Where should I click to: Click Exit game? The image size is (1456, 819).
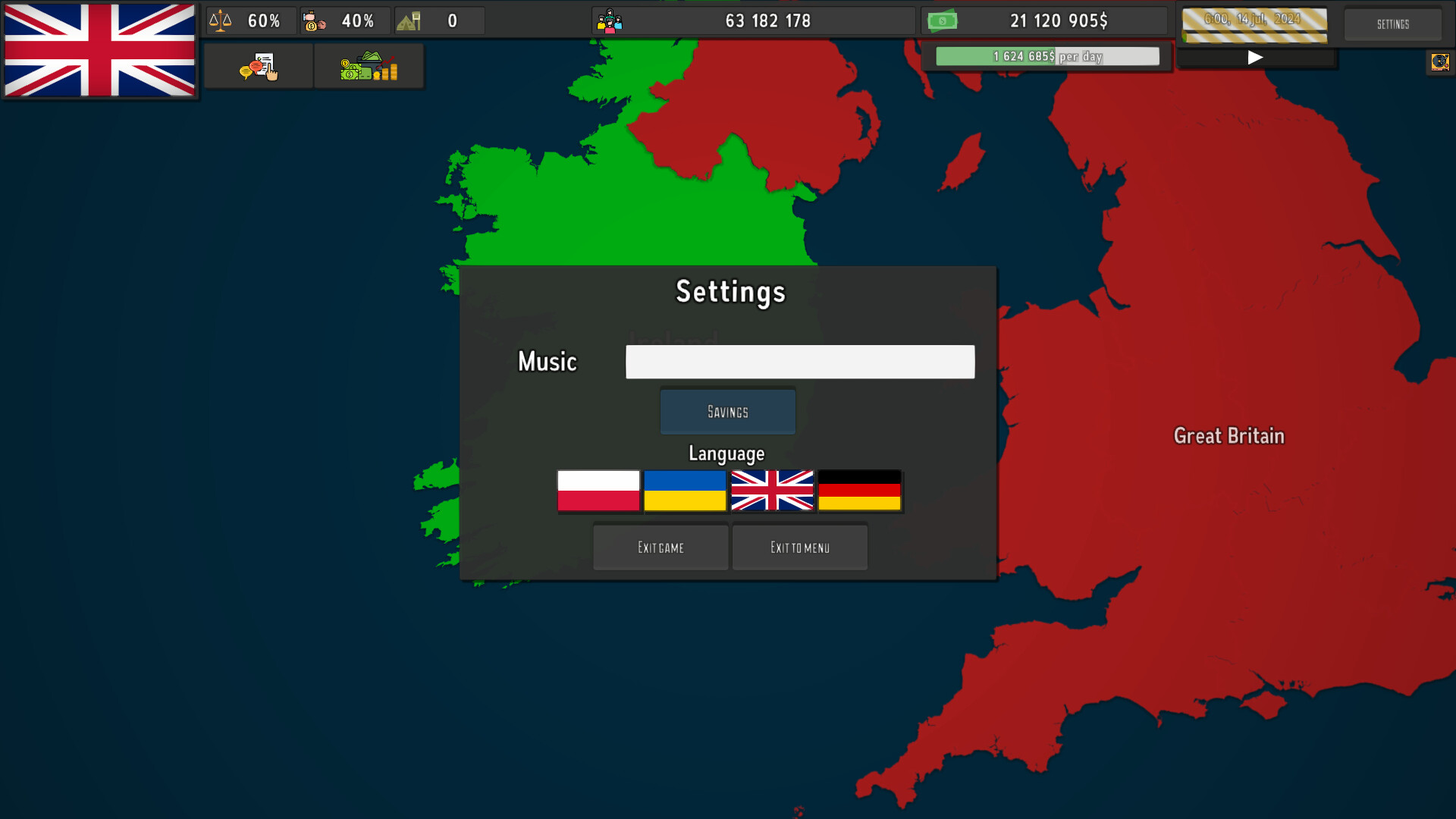(x=660, y=547)
